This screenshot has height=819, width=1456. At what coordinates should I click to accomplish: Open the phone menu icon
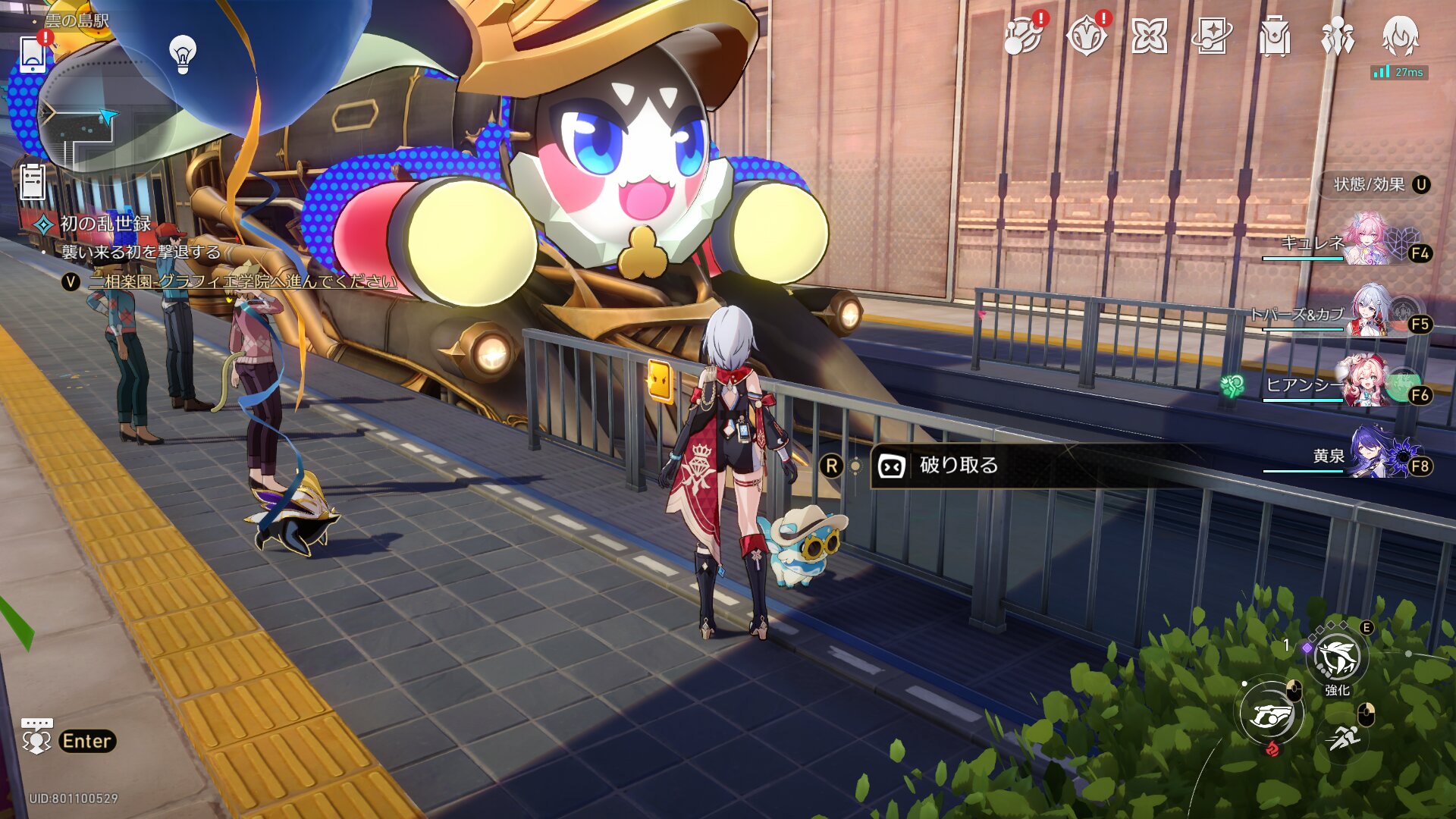click(x=33, y=53)
